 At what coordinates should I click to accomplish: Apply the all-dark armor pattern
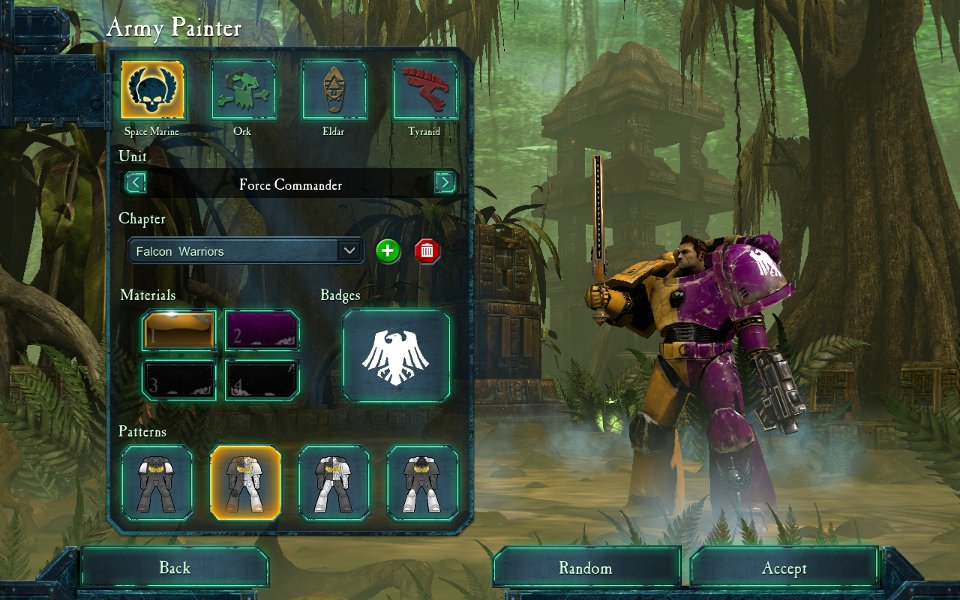[x=156, y=483]
